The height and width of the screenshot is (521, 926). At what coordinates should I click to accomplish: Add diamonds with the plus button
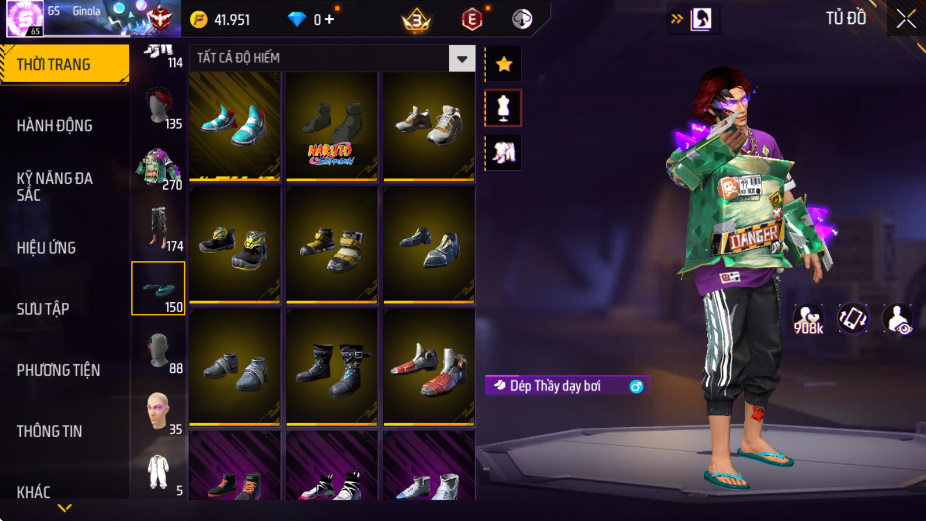(329, 19)
